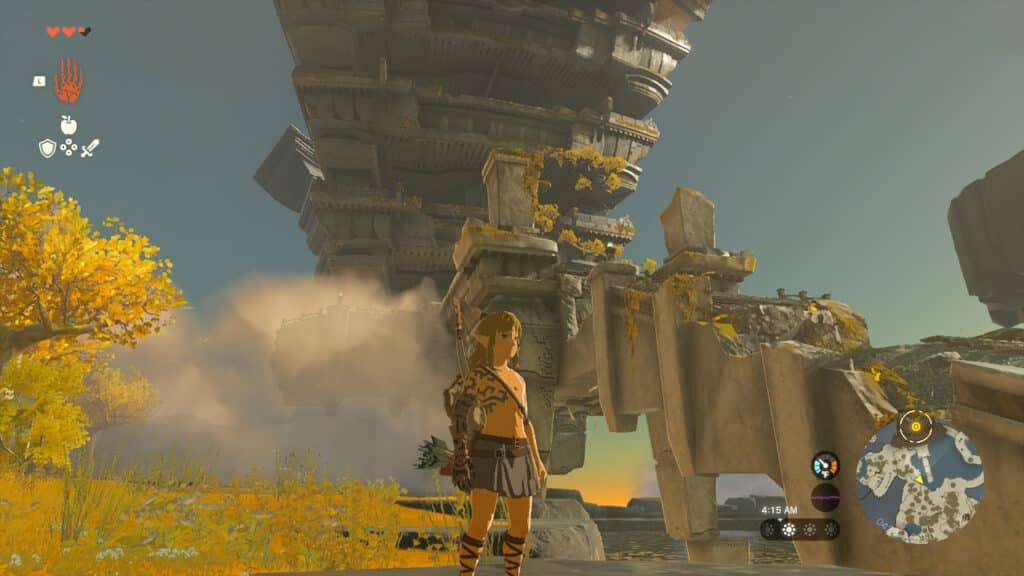Check the temperature gauge icon

[825, 465]
